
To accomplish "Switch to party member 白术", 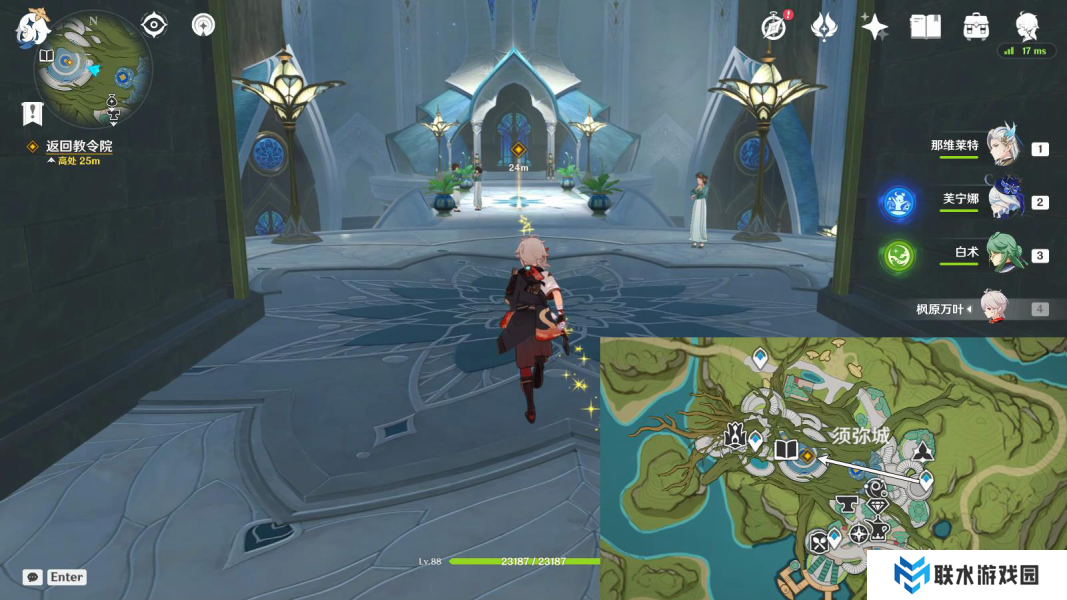I will [x=1004, y=254].
